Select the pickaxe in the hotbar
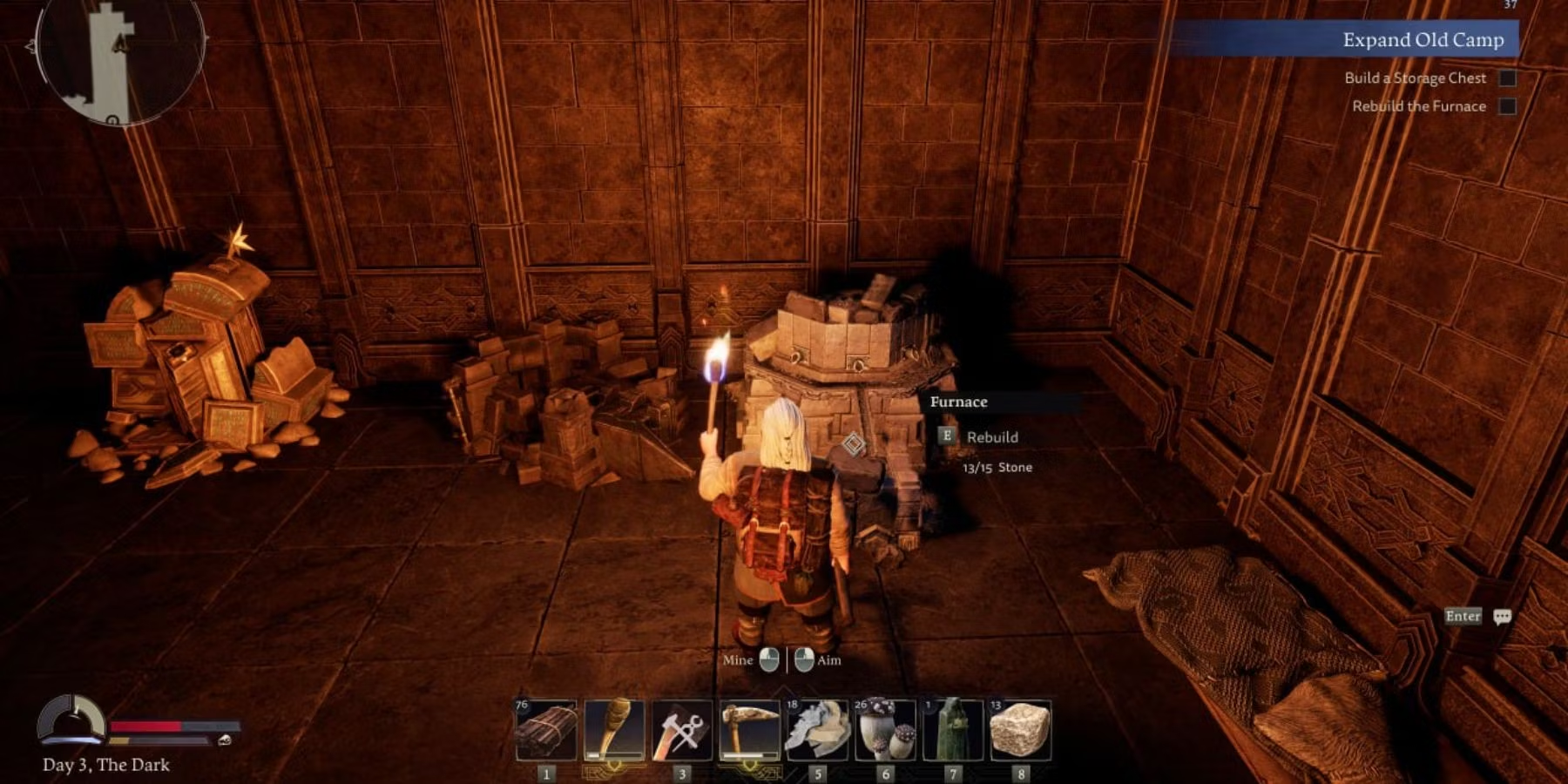 pyautogui.click(x=750, y=730)
